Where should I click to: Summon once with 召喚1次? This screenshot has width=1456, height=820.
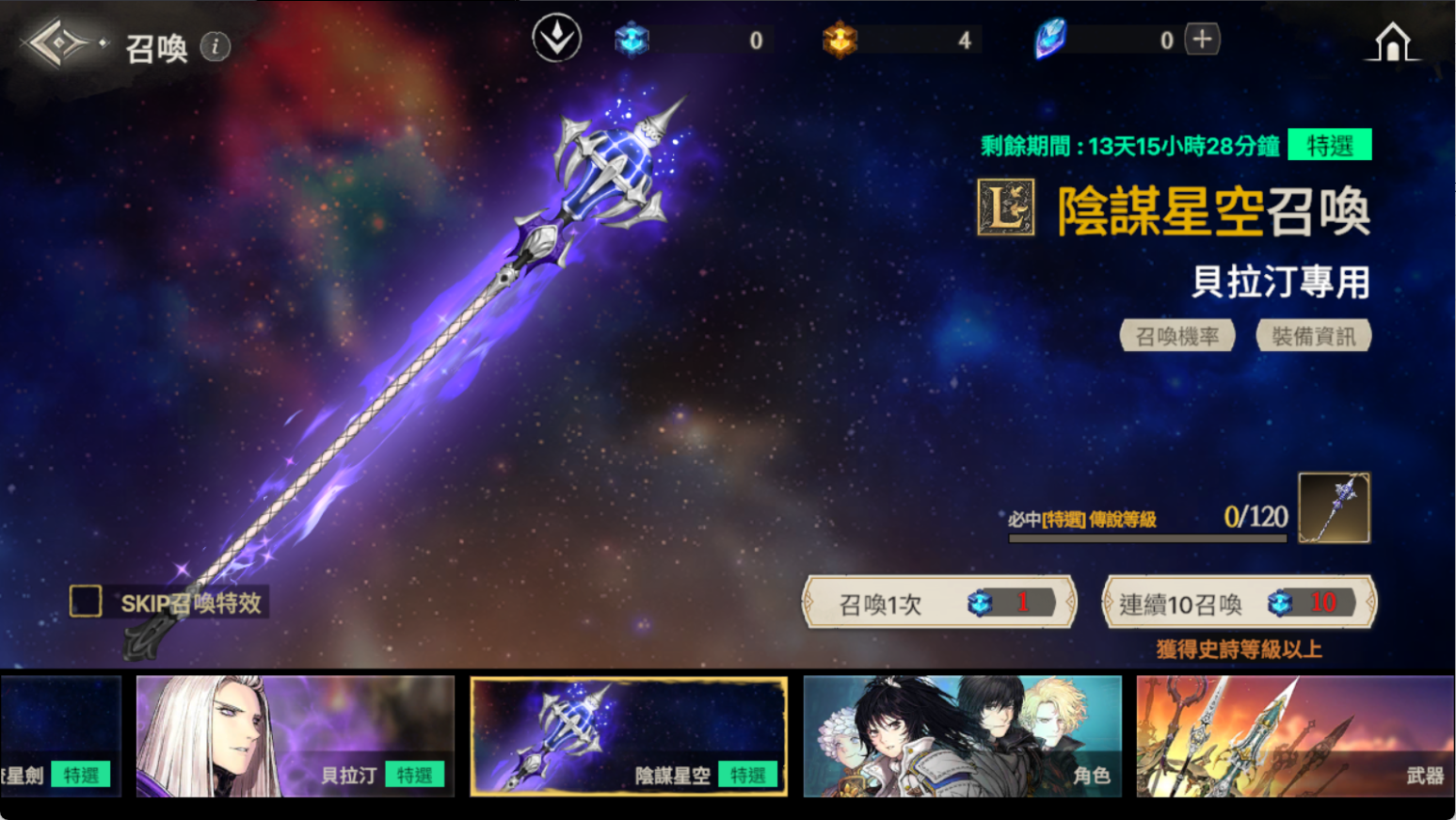(x=939, y=603)
